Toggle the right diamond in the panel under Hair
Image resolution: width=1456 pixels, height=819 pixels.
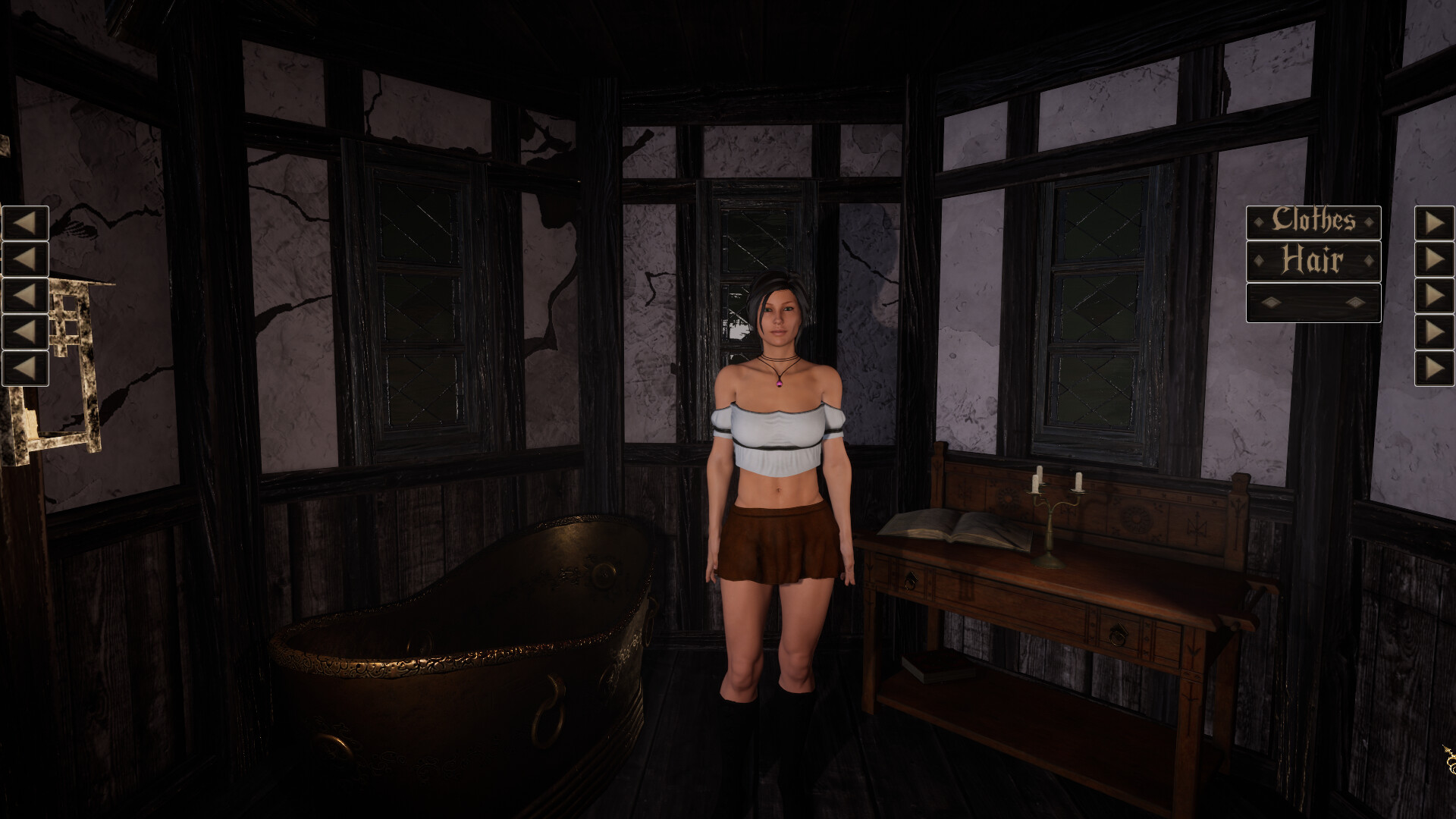1355,301
